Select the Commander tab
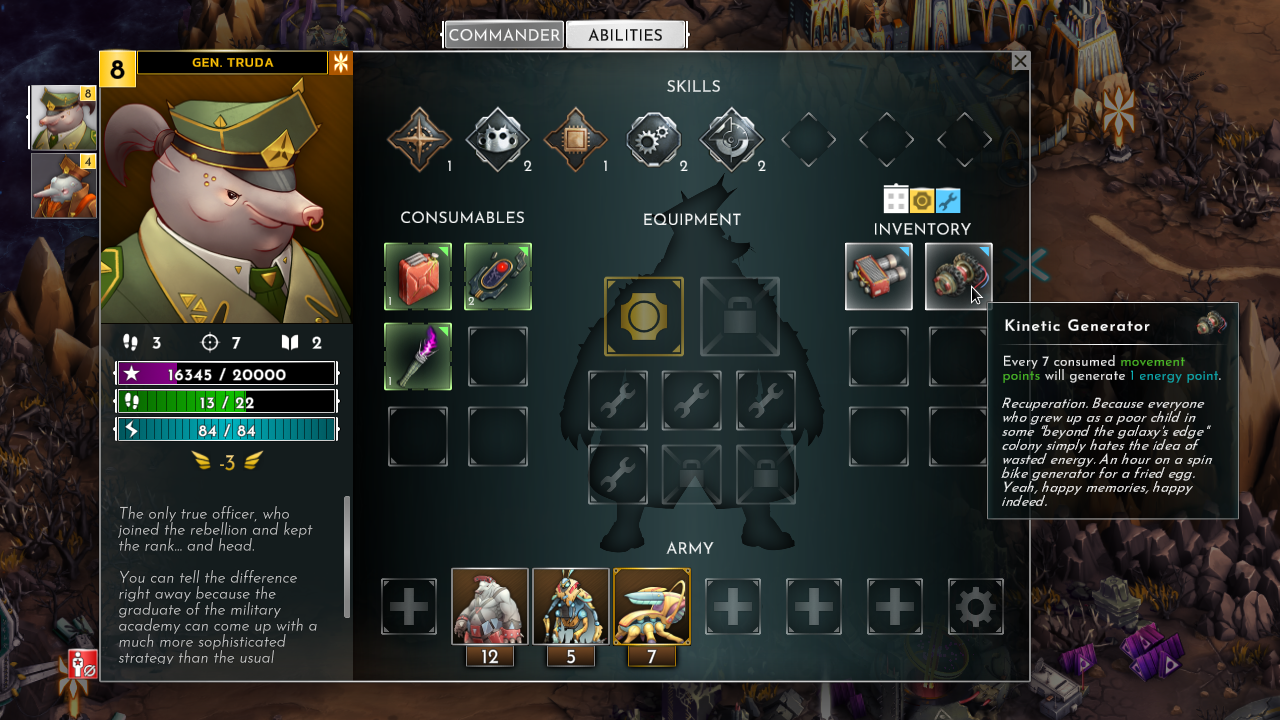1280x720 pixels. coord(504,36)
